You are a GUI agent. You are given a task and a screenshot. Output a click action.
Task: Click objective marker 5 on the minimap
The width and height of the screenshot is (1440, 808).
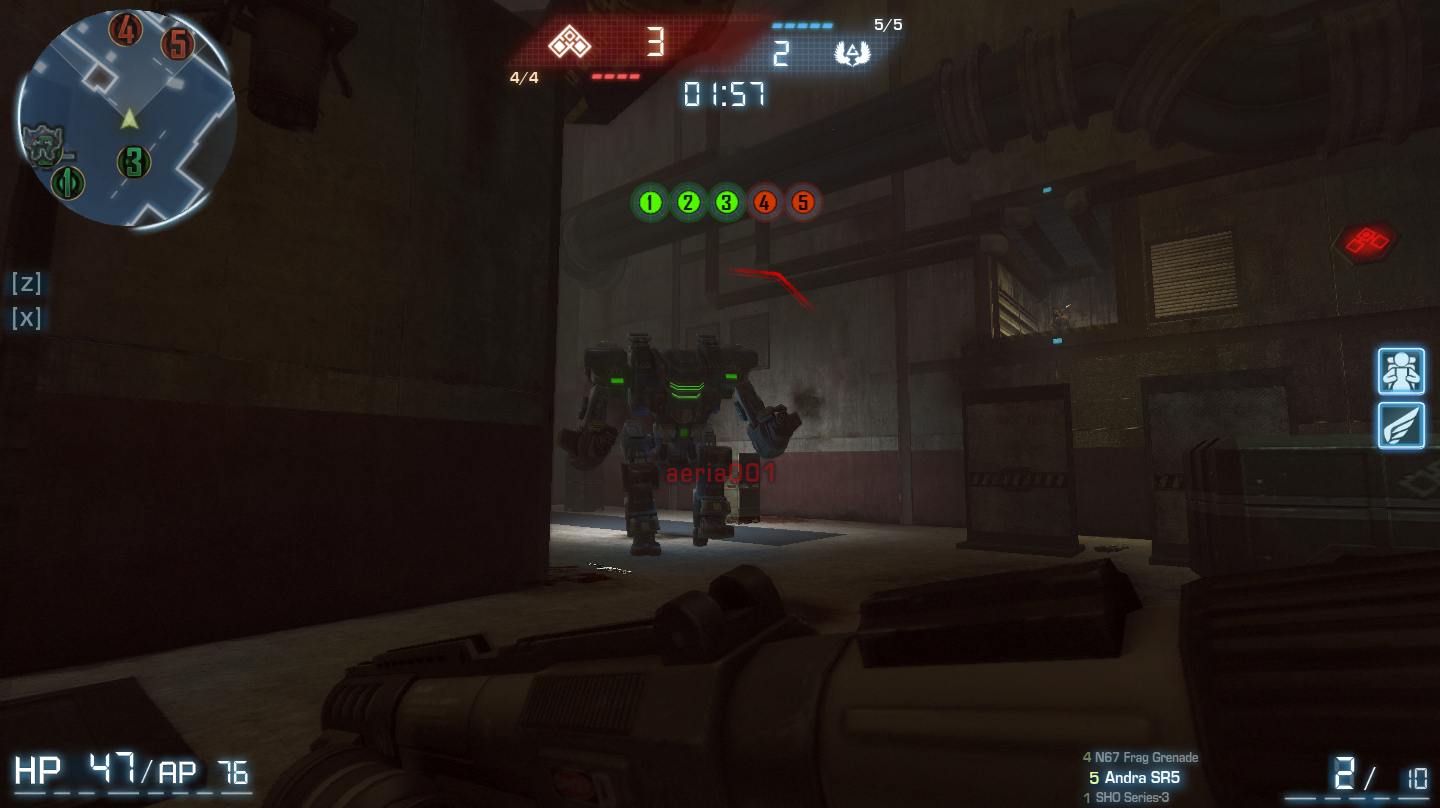click(x=179, y=44)
